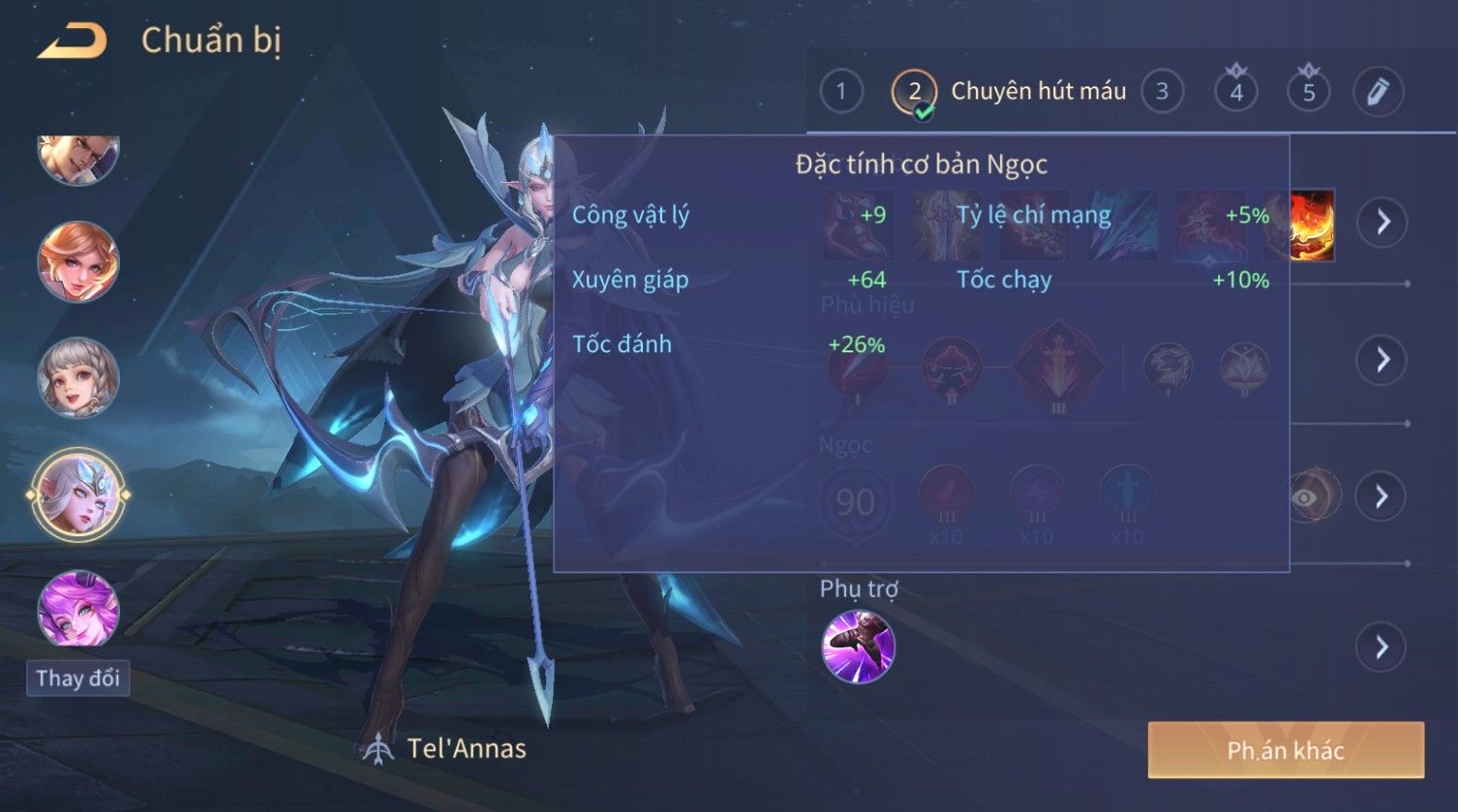This screenshot has height=812, width=1458.
Task: Click Thay đổi to change hero
Action: pyautogui.click(x=77, y=678)
